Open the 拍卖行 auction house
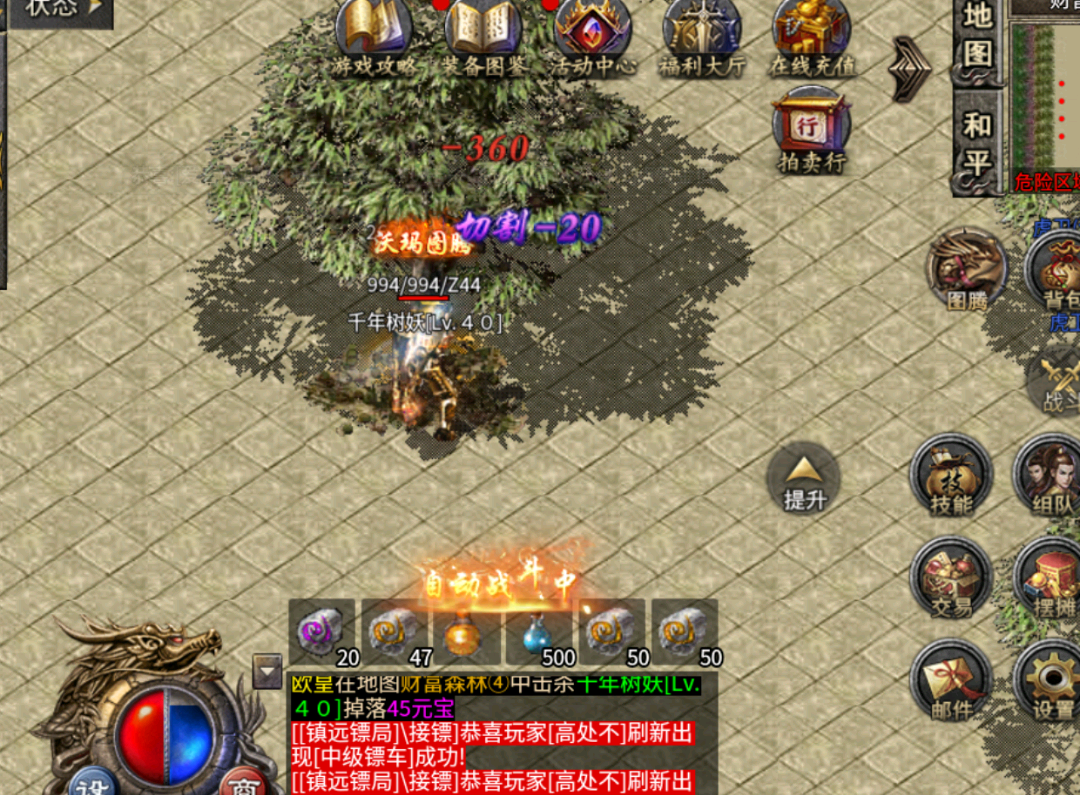1080x795 pixels. [x=811, y=130]
